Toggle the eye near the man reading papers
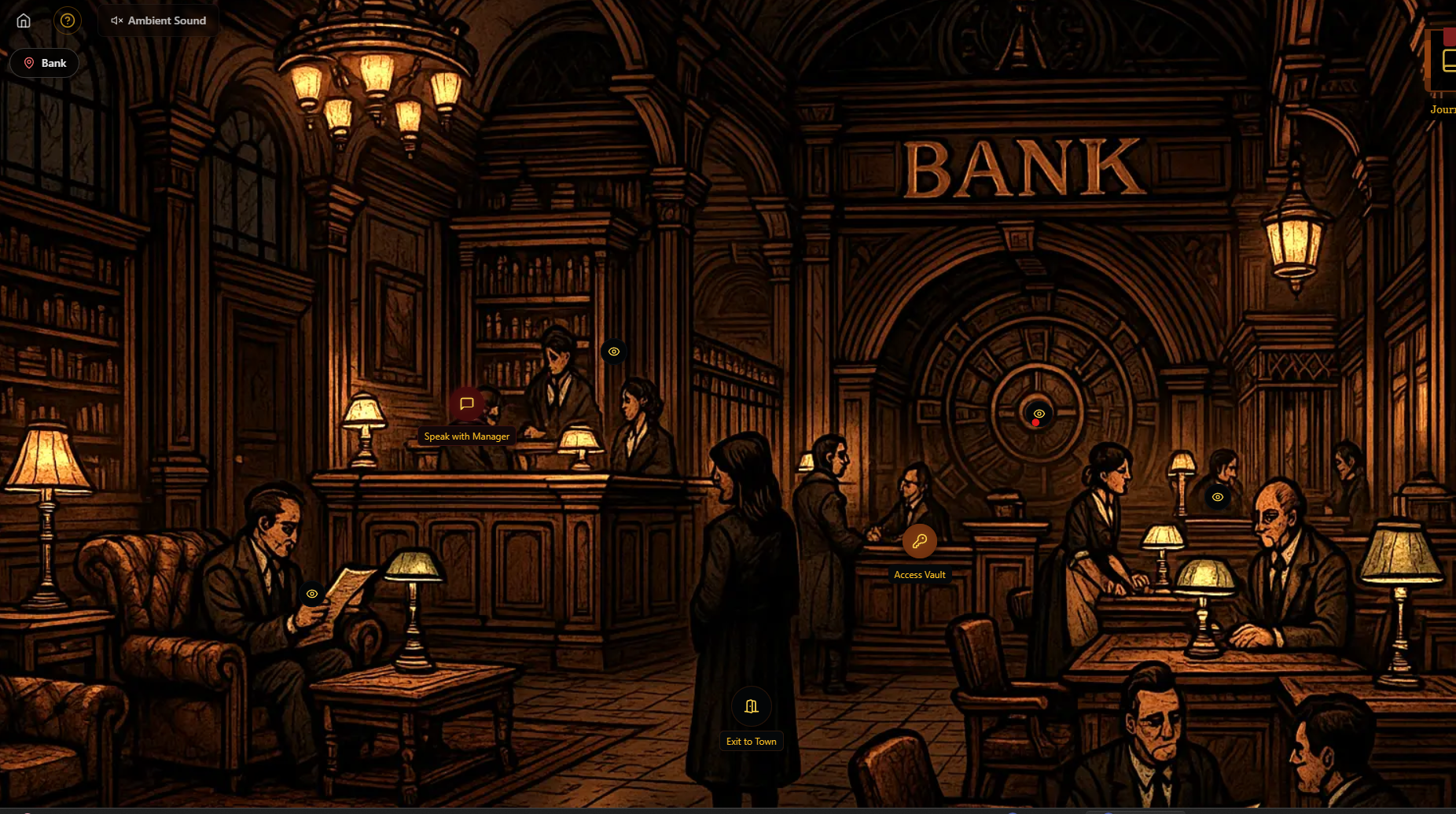This screenshot has width=1456, height=814. click(x=312, y=594)
